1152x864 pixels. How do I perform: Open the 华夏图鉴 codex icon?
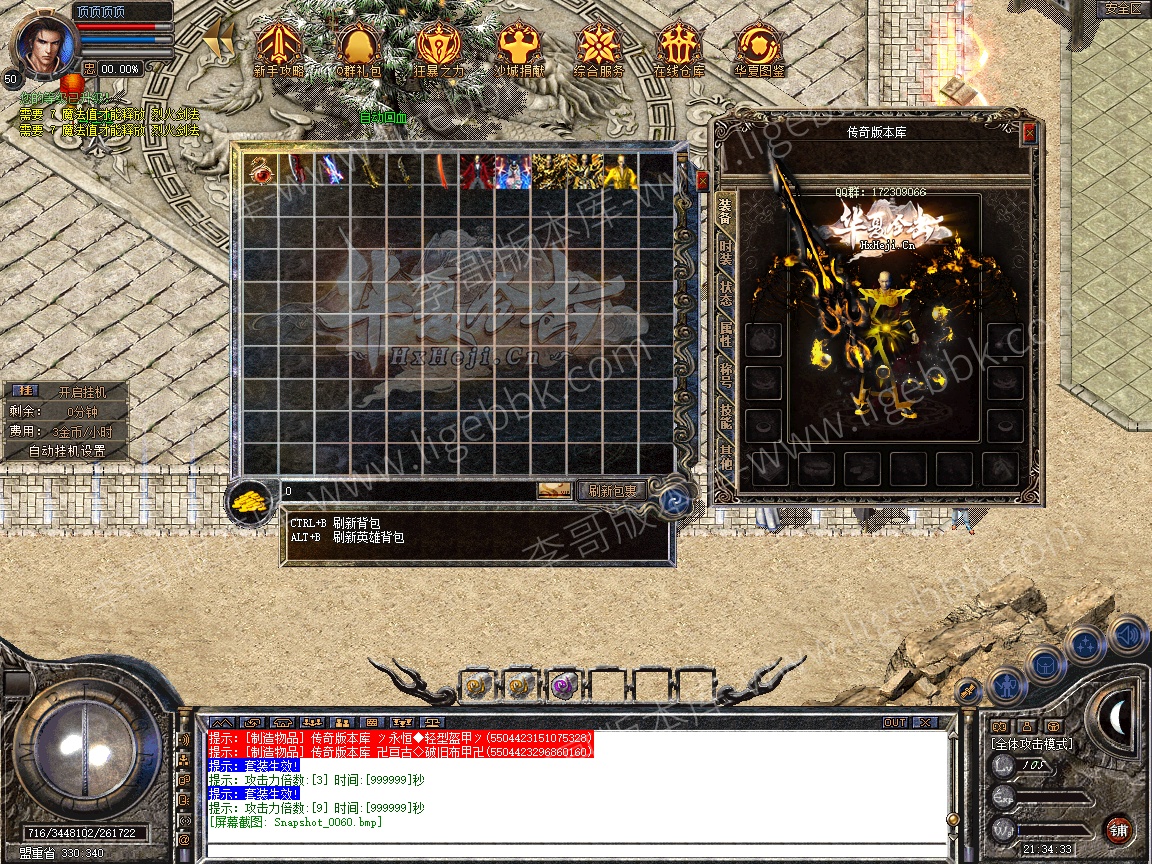coord(759,49)
